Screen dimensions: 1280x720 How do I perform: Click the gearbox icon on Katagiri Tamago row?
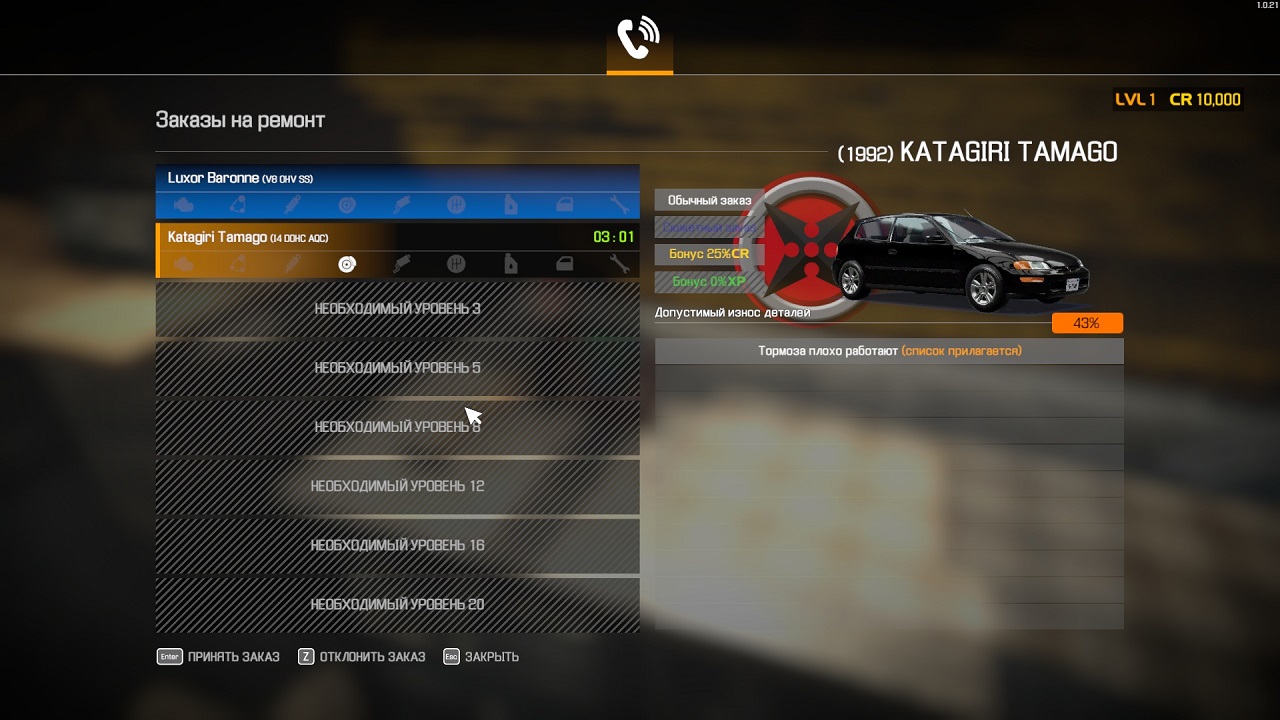coord(455,264)
